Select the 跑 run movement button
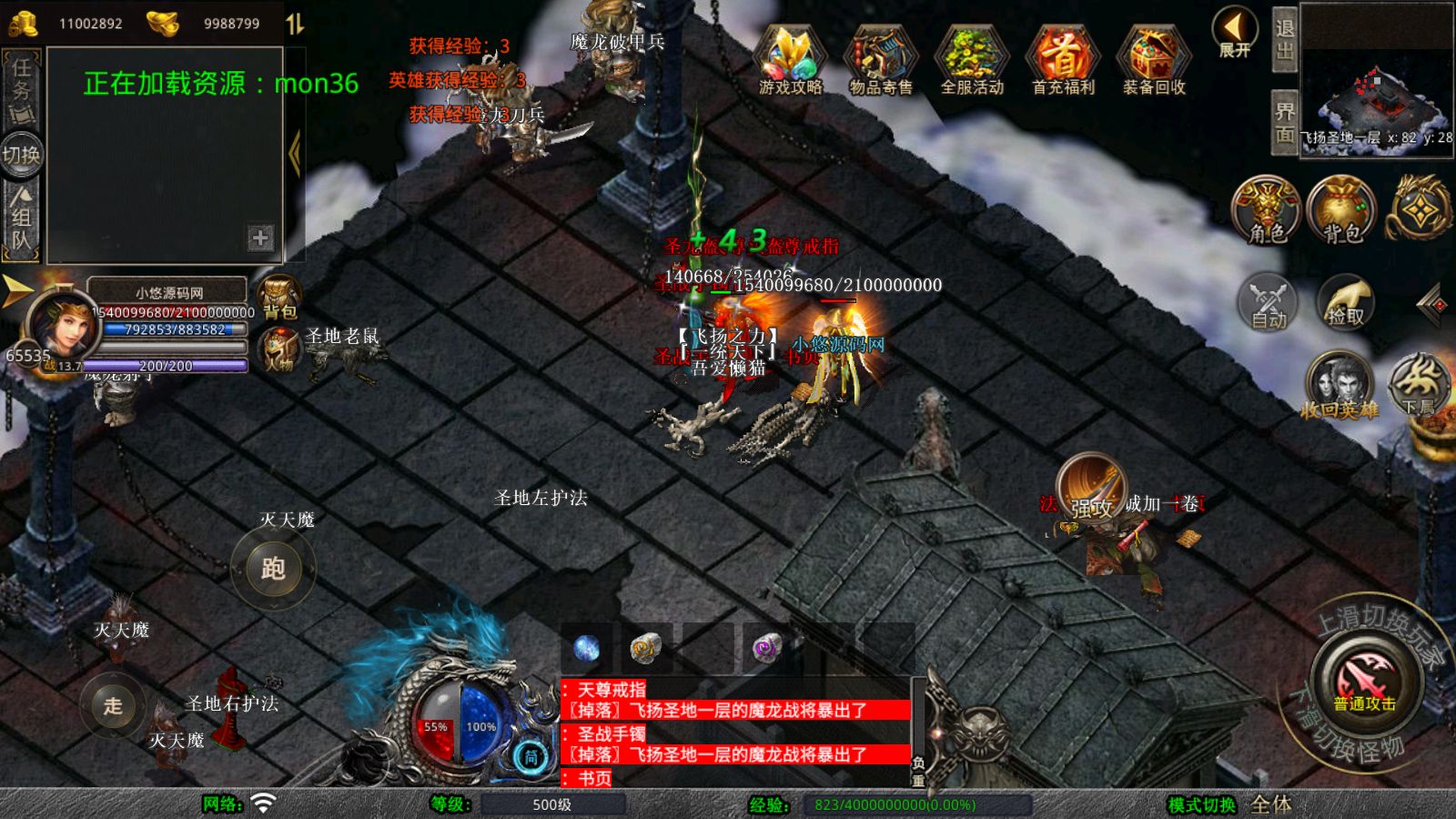The height and width of the screenshot is (819, 1456). [273, 569]
